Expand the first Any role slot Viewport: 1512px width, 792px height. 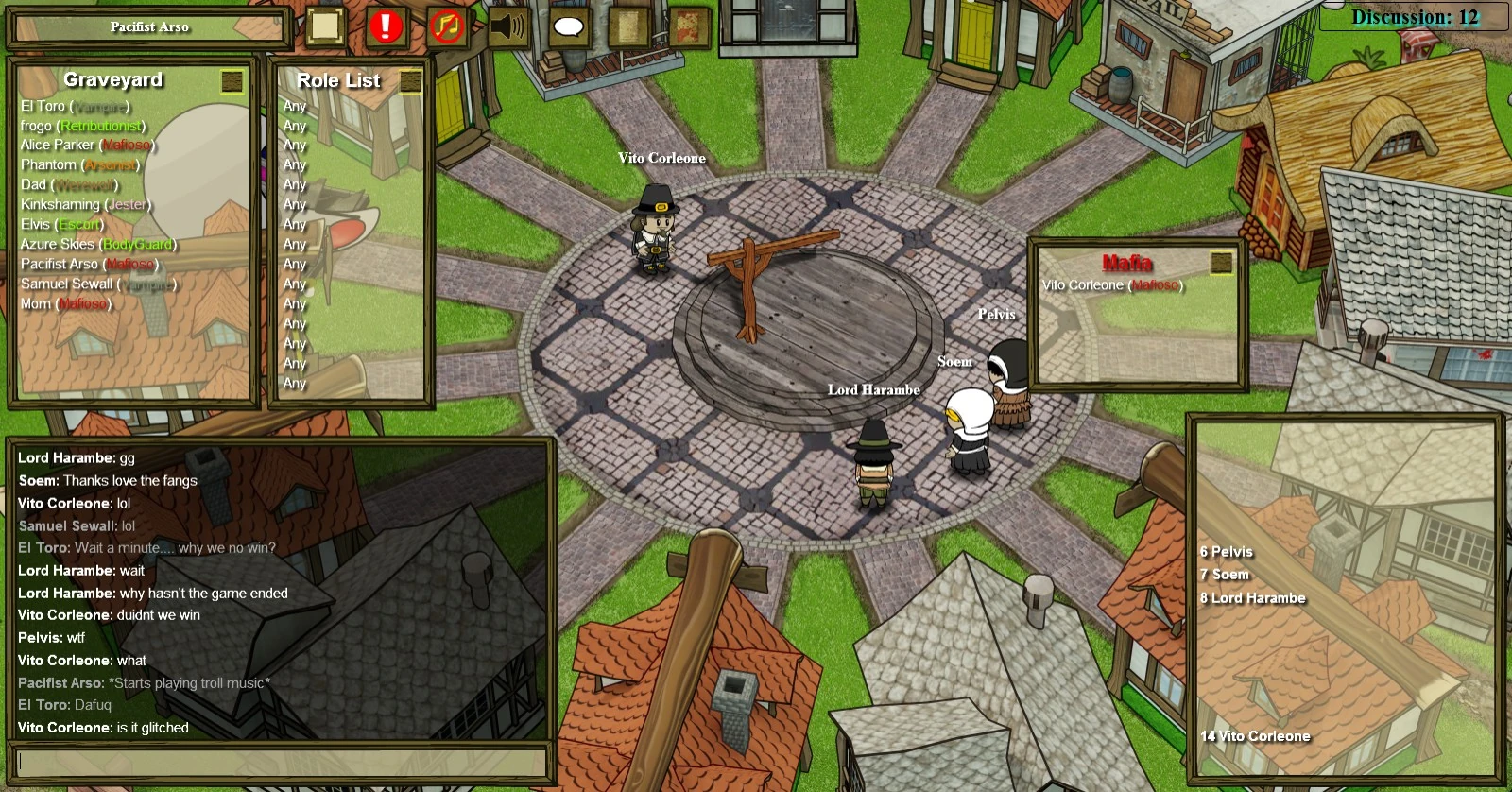(294, 106)
